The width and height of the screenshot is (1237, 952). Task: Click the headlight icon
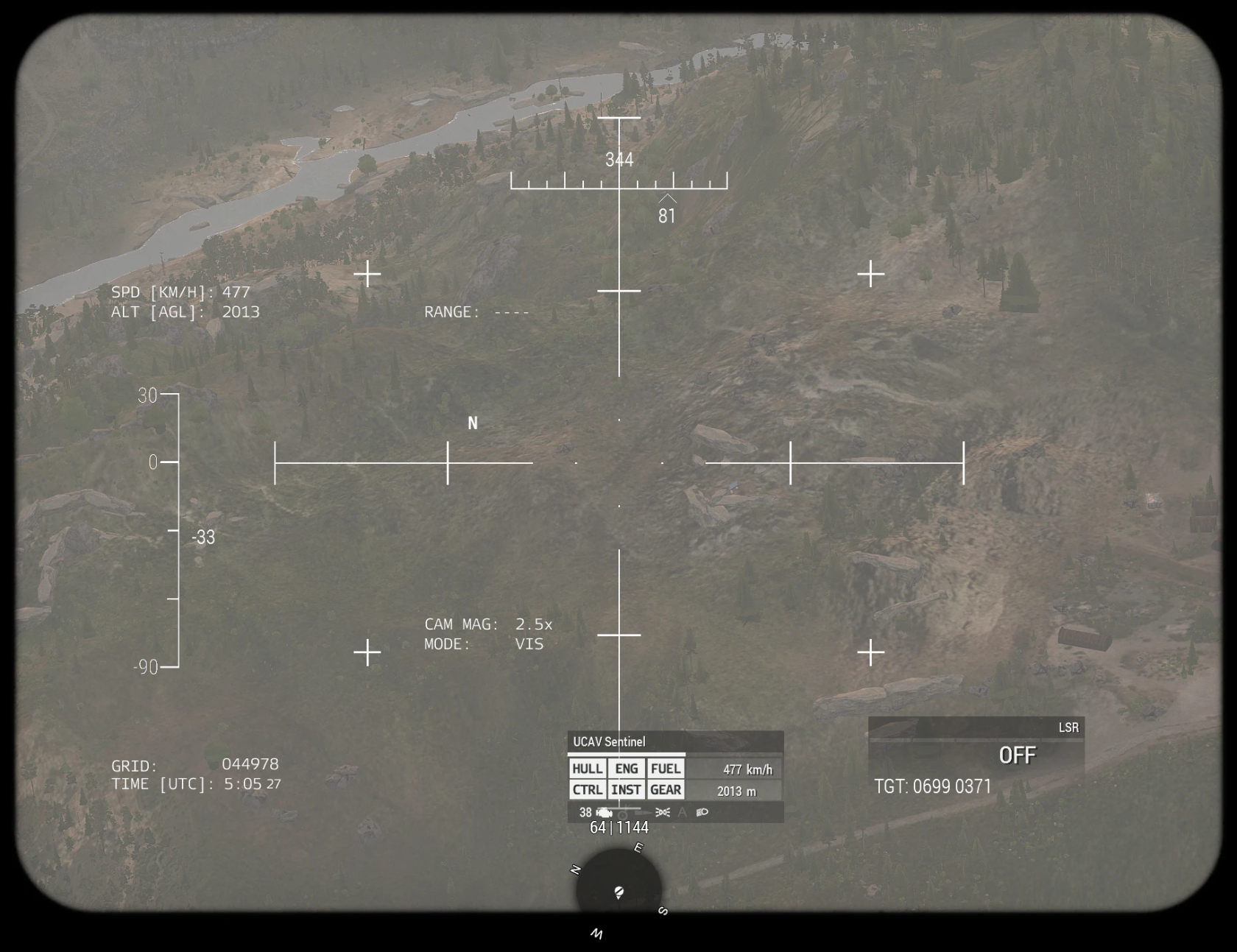702,812
